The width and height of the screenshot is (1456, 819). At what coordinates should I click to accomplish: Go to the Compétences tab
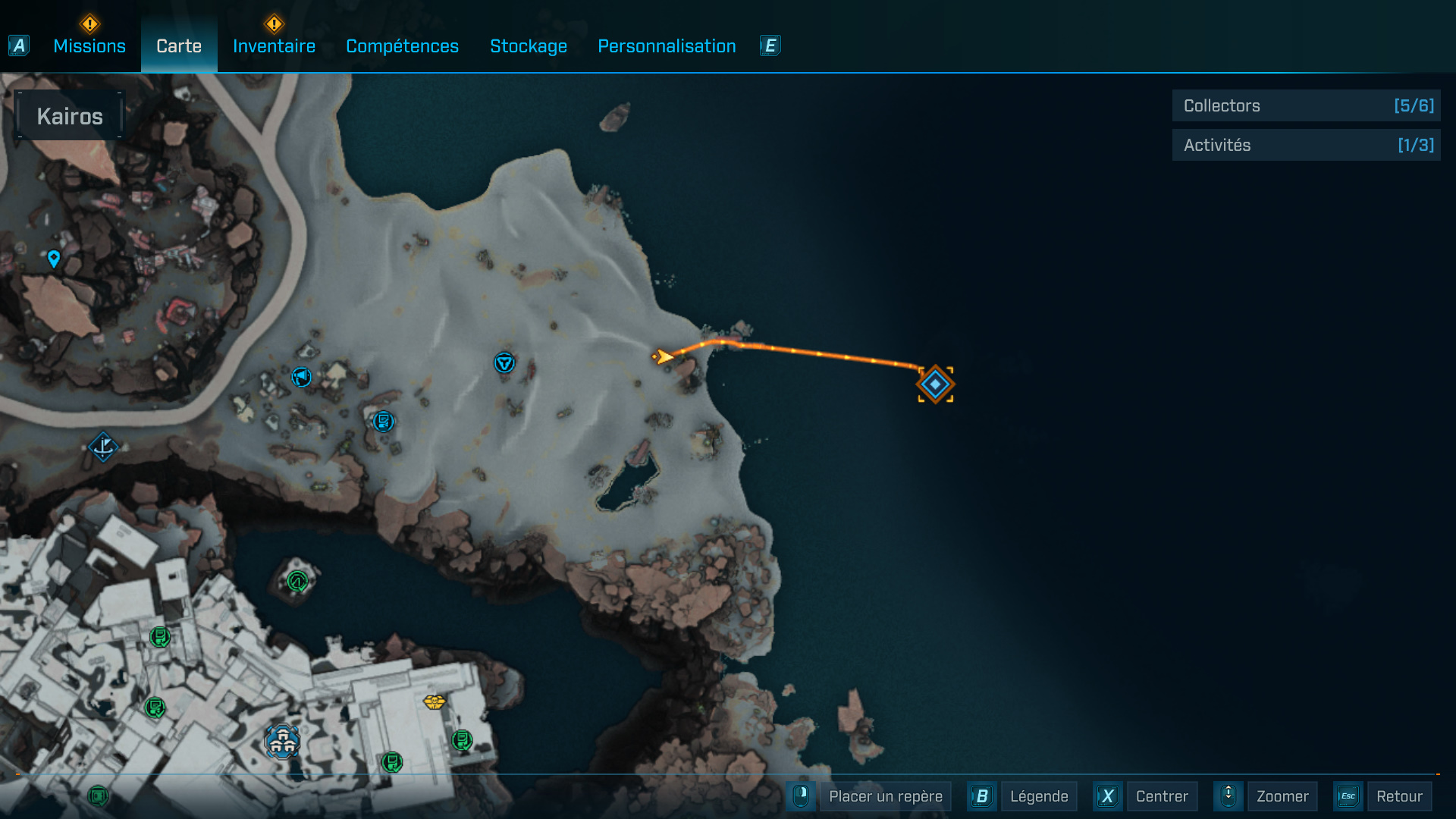click(402, 46)
